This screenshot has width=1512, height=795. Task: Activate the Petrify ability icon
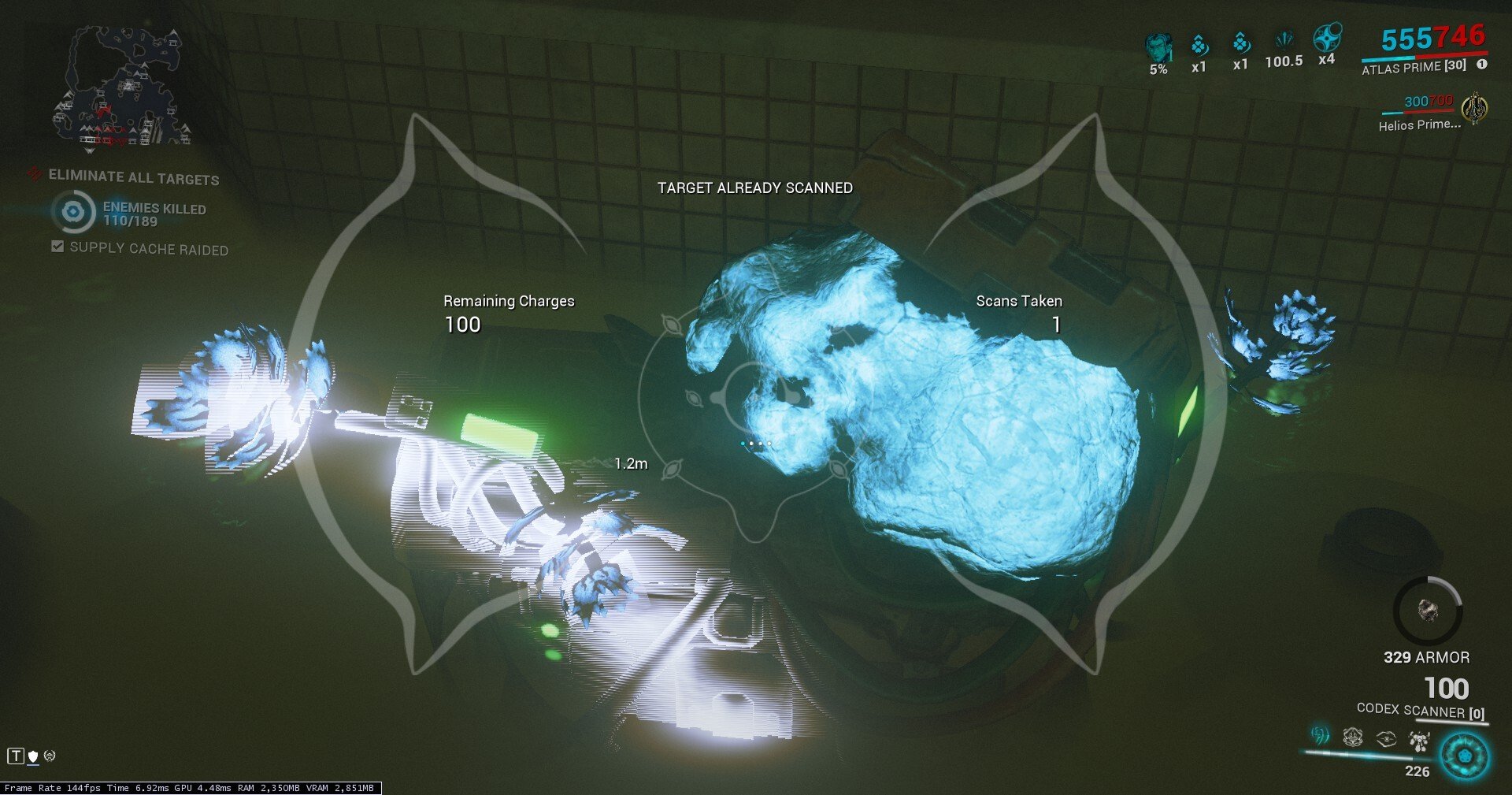point(1384,737)
